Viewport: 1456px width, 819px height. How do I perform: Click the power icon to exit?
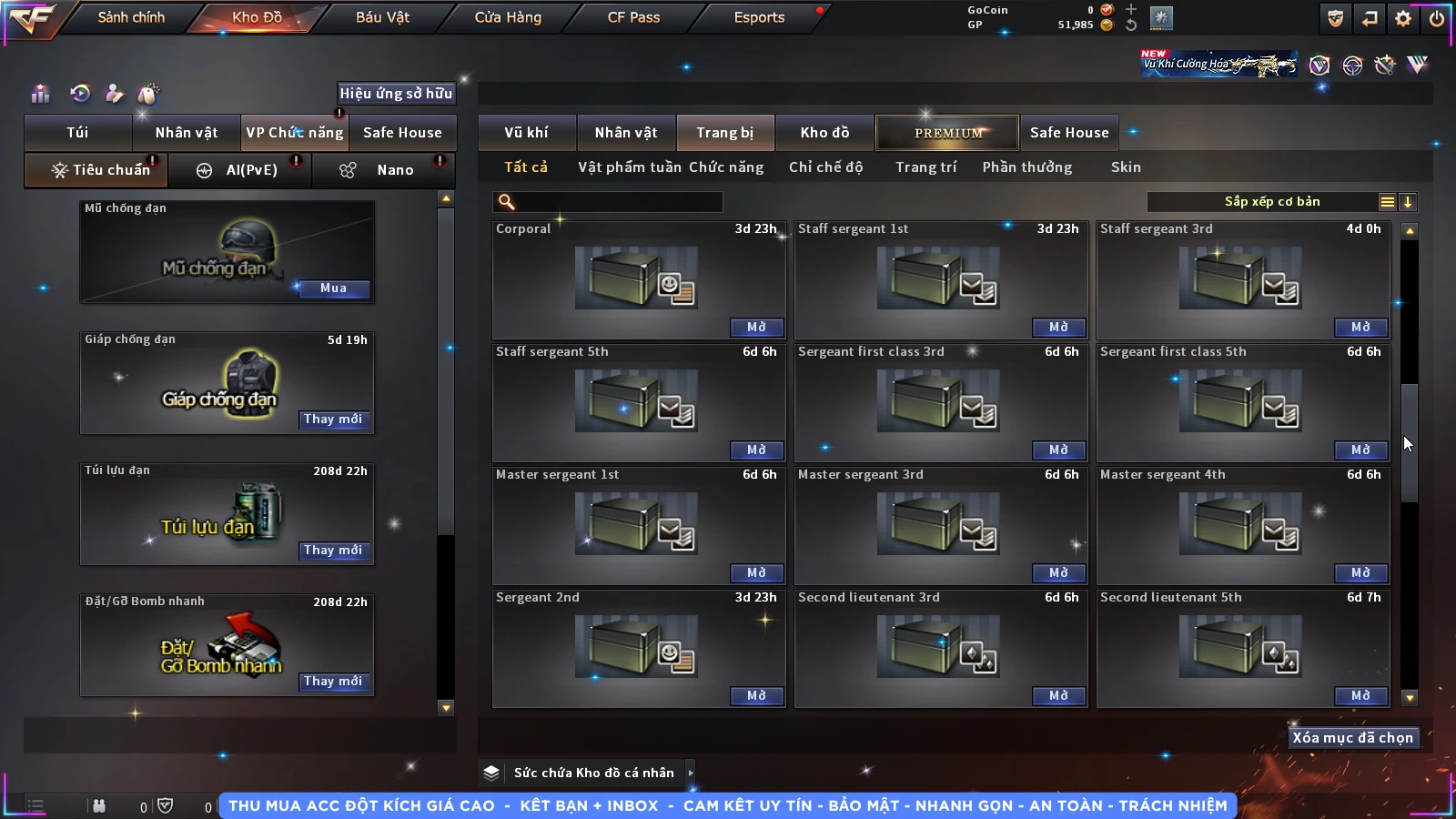pyautogui.click(x=1437, y=18)
